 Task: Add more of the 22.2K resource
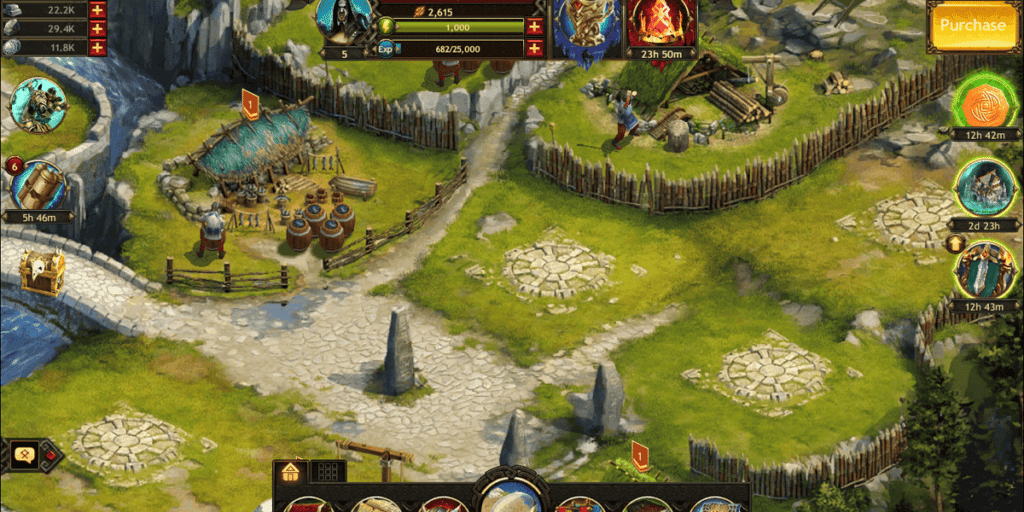(x=97, y=9)
